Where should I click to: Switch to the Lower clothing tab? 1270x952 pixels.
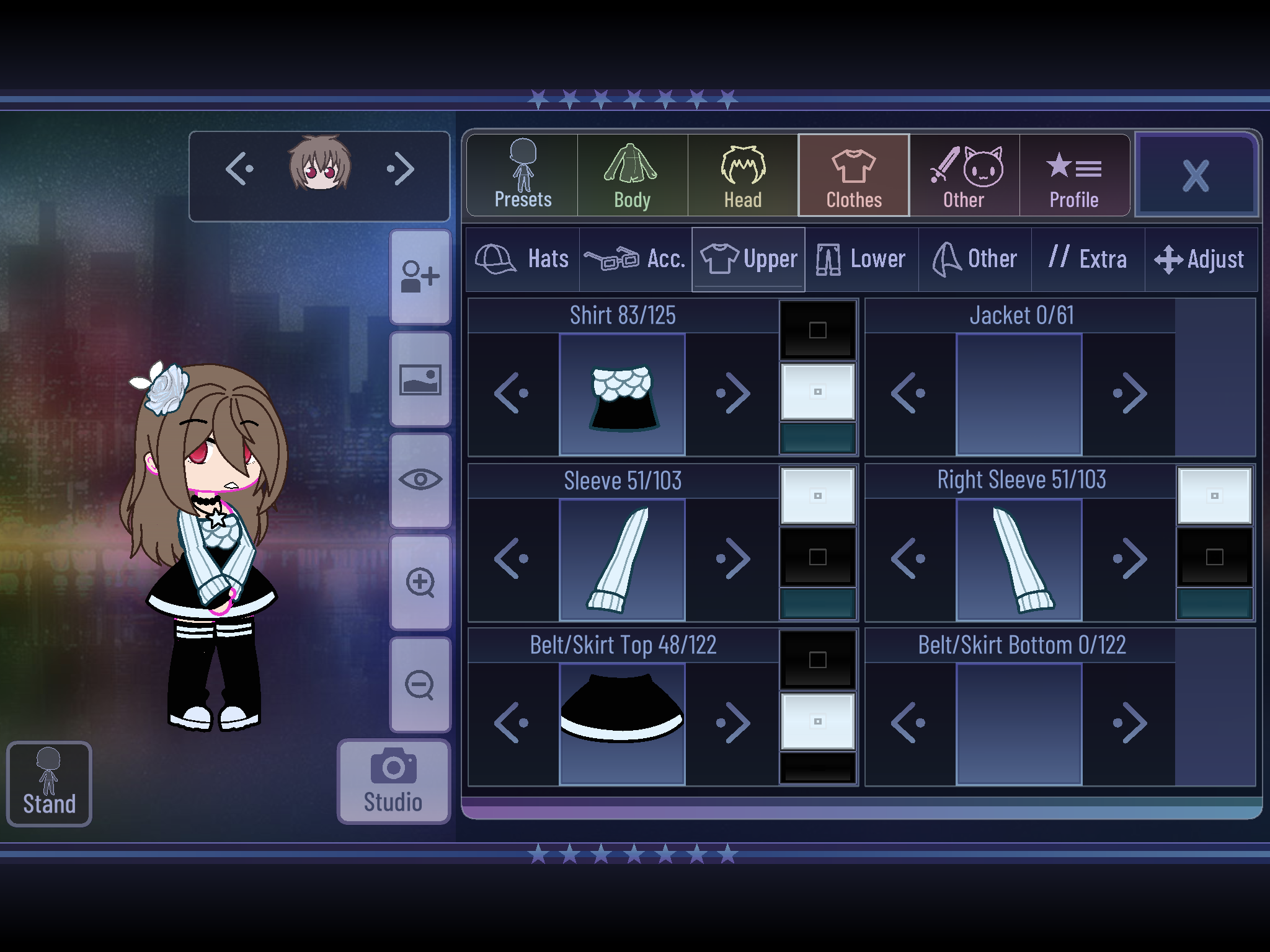click(862, 258)
